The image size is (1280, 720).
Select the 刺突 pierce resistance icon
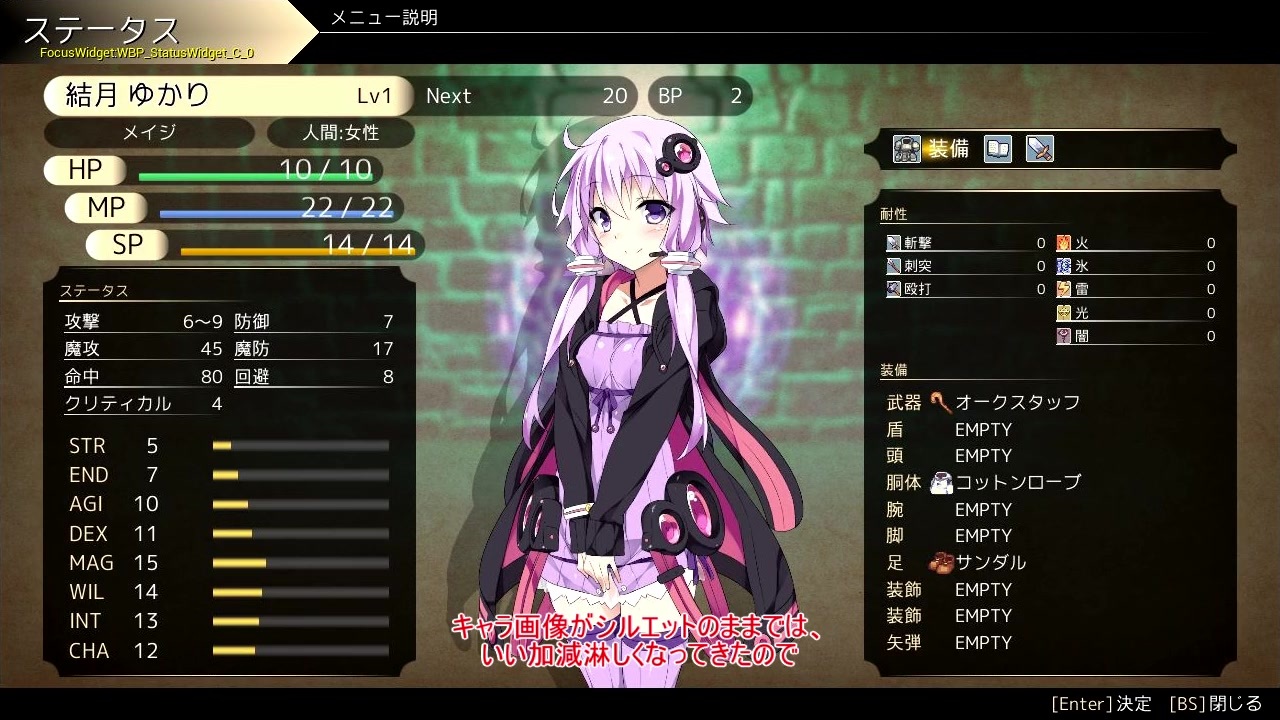coord(893,266)
